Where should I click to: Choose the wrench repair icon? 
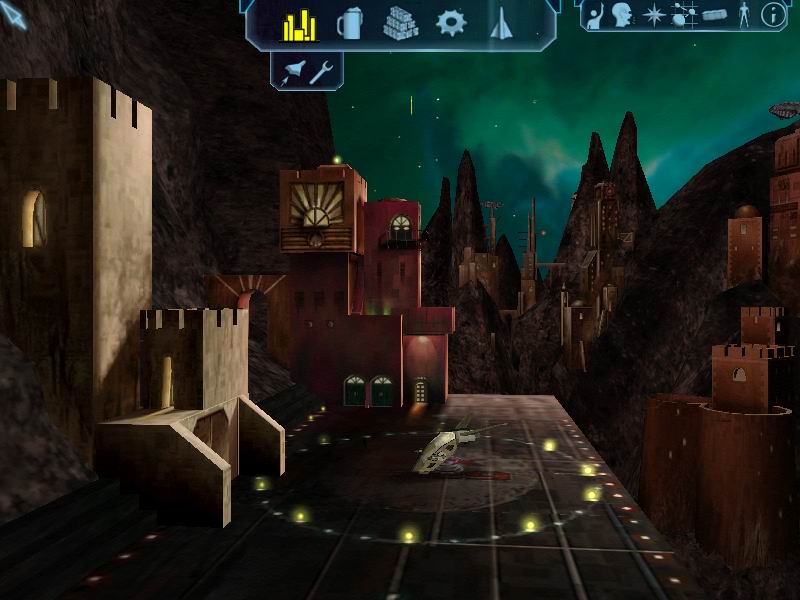pyautogui.click(x=321, y=71)
